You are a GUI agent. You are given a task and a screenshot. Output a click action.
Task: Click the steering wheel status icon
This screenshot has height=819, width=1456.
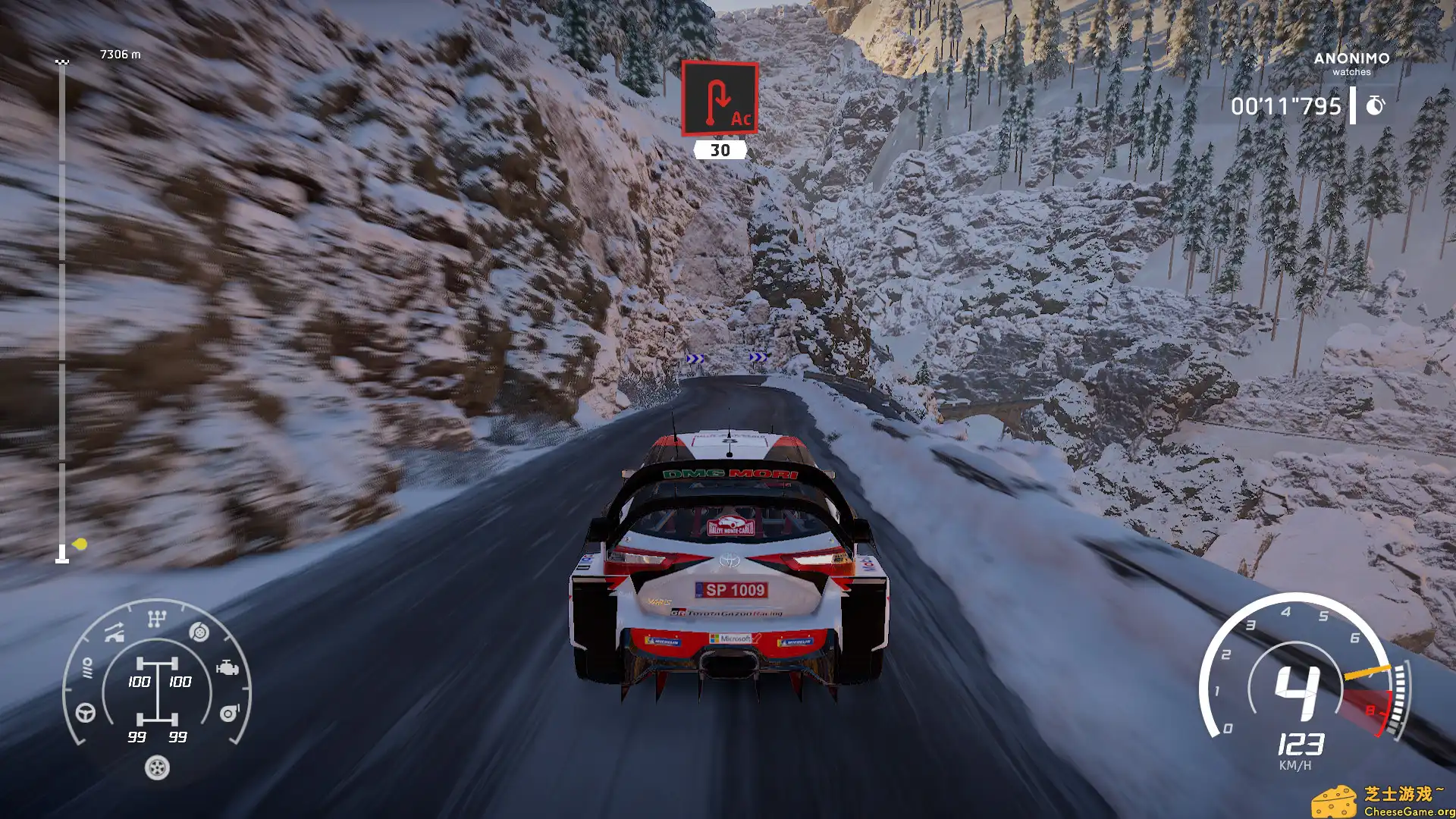click(x=85, y=714)
